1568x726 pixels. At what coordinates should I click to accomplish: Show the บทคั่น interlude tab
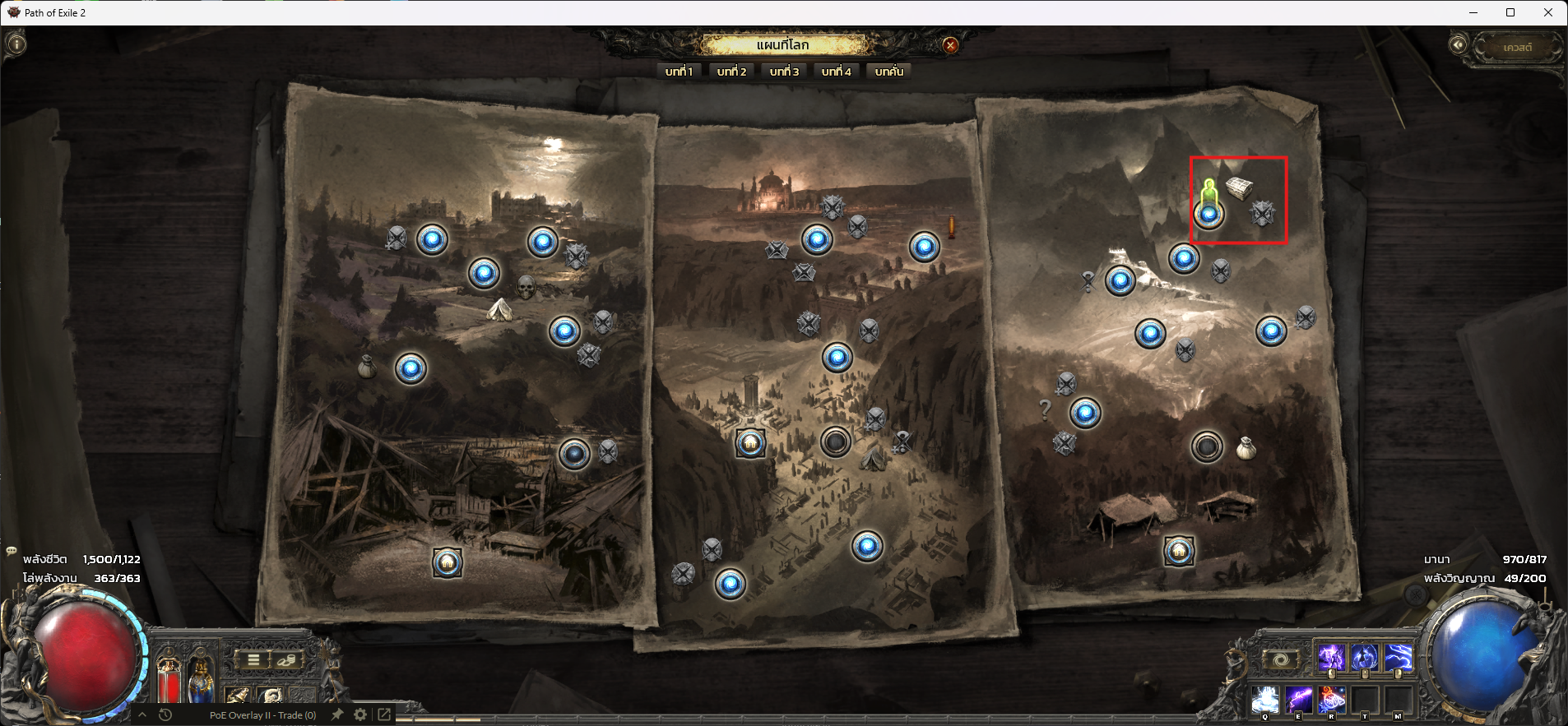[888, 72]
